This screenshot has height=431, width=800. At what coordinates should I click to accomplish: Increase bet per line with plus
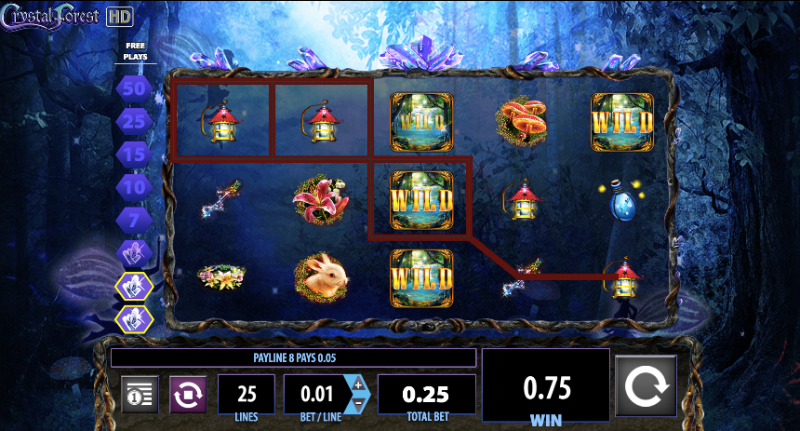coord(359,384)
